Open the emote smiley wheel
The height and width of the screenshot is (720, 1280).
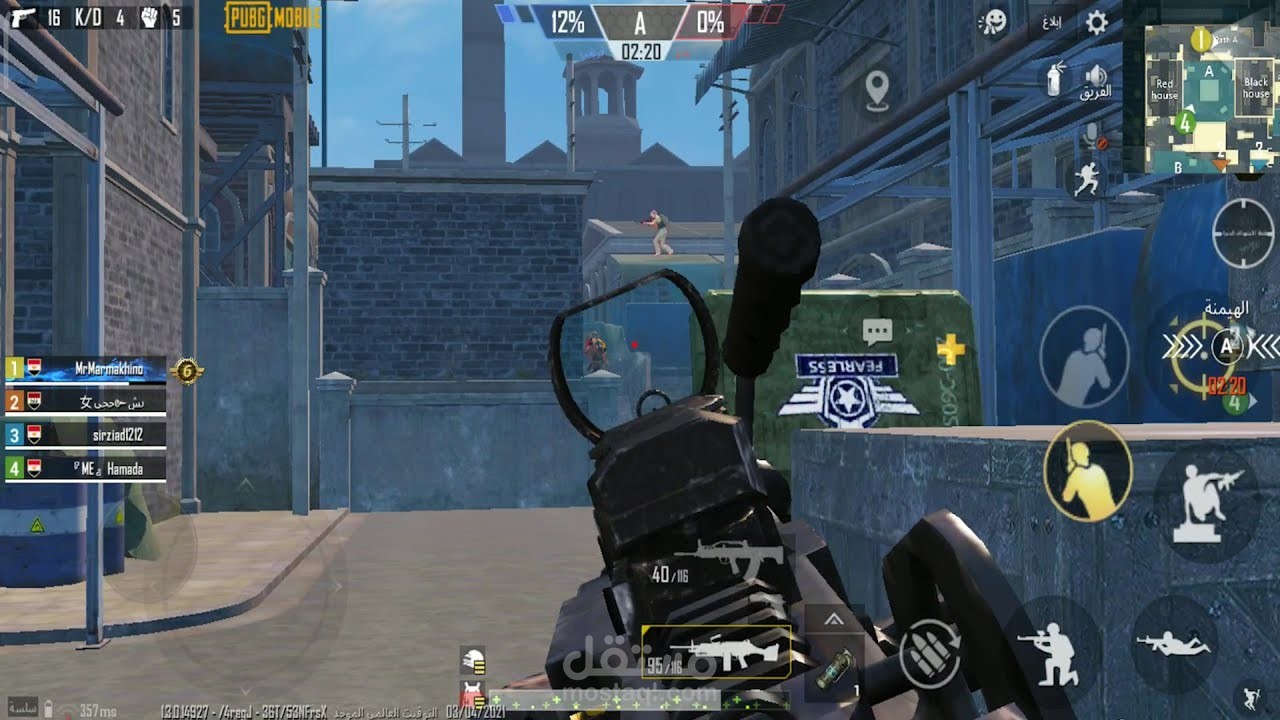[995, 23]
